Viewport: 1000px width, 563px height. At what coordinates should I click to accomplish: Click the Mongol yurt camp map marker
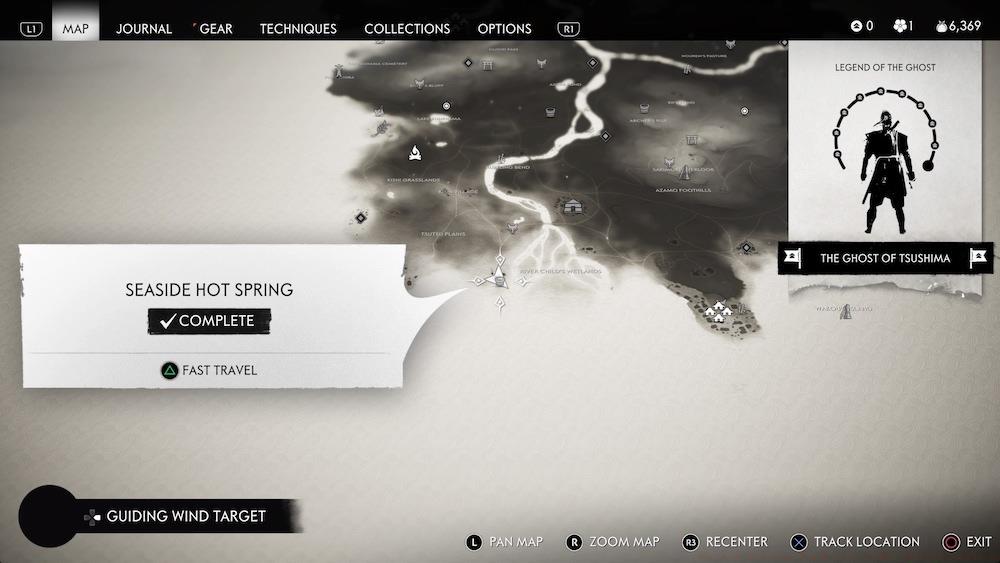(x=574, y=207)
